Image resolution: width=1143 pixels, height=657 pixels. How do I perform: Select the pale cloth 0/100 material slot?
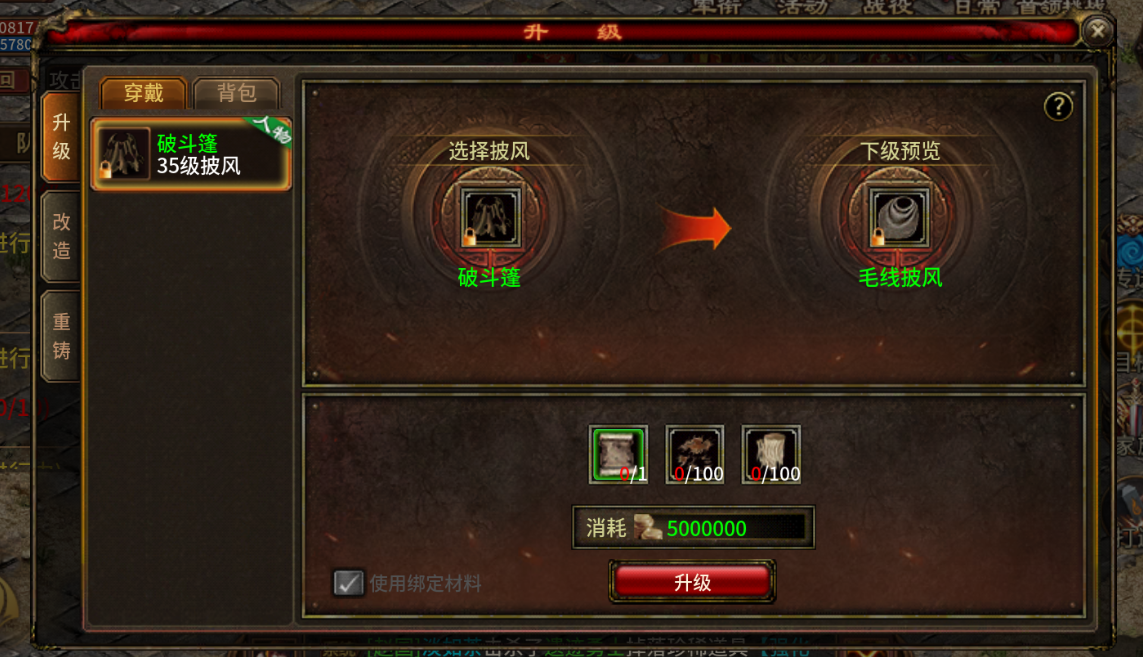[x=770, y=454]
